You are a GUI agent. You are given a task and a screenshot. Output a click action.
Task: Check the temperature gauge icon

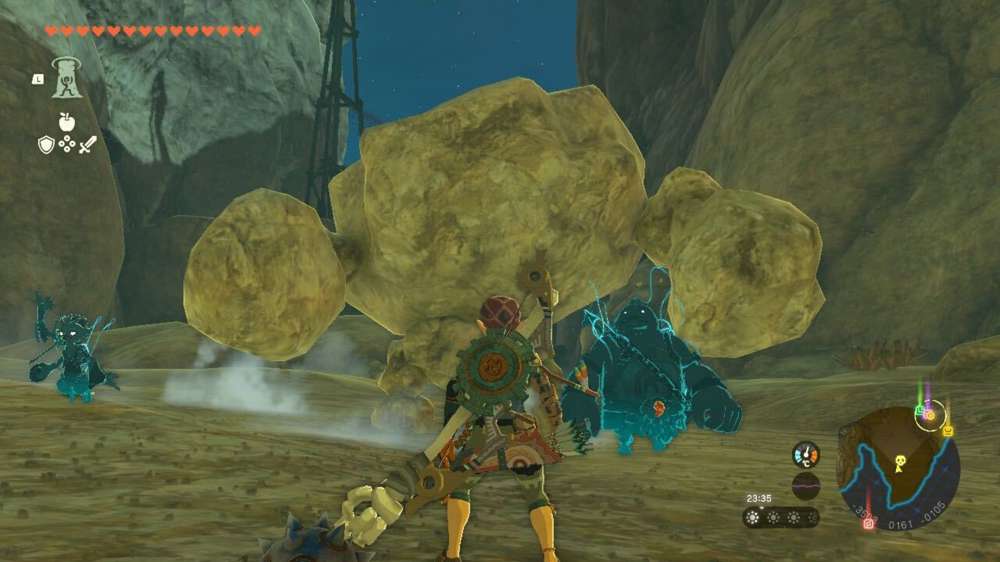point(806,454)
